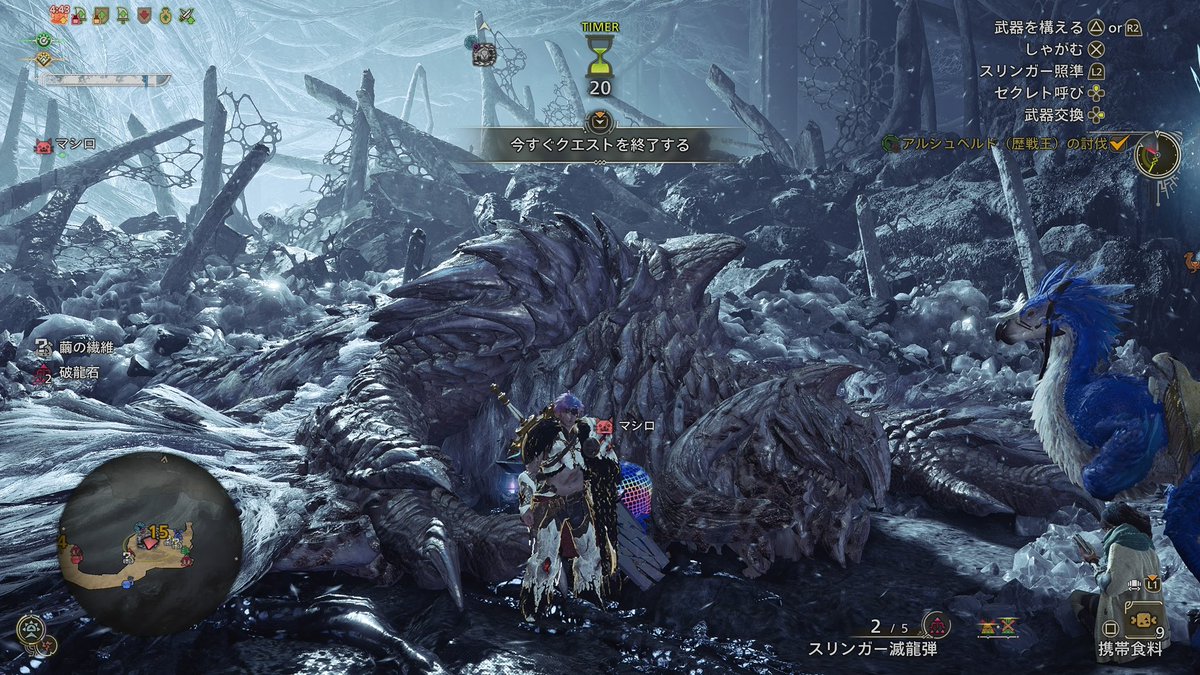This screenshot has width=1200, height=675.
Task: Select the アルシュベルド（歴戦王）の討伐 objective
Action: [1005, 145]
